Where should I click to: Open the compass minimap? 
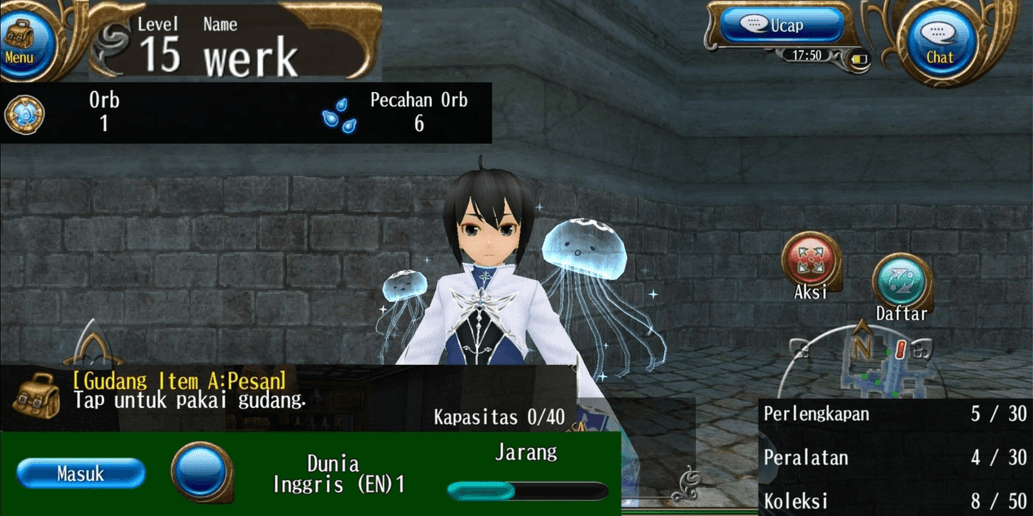click(862, 360)
